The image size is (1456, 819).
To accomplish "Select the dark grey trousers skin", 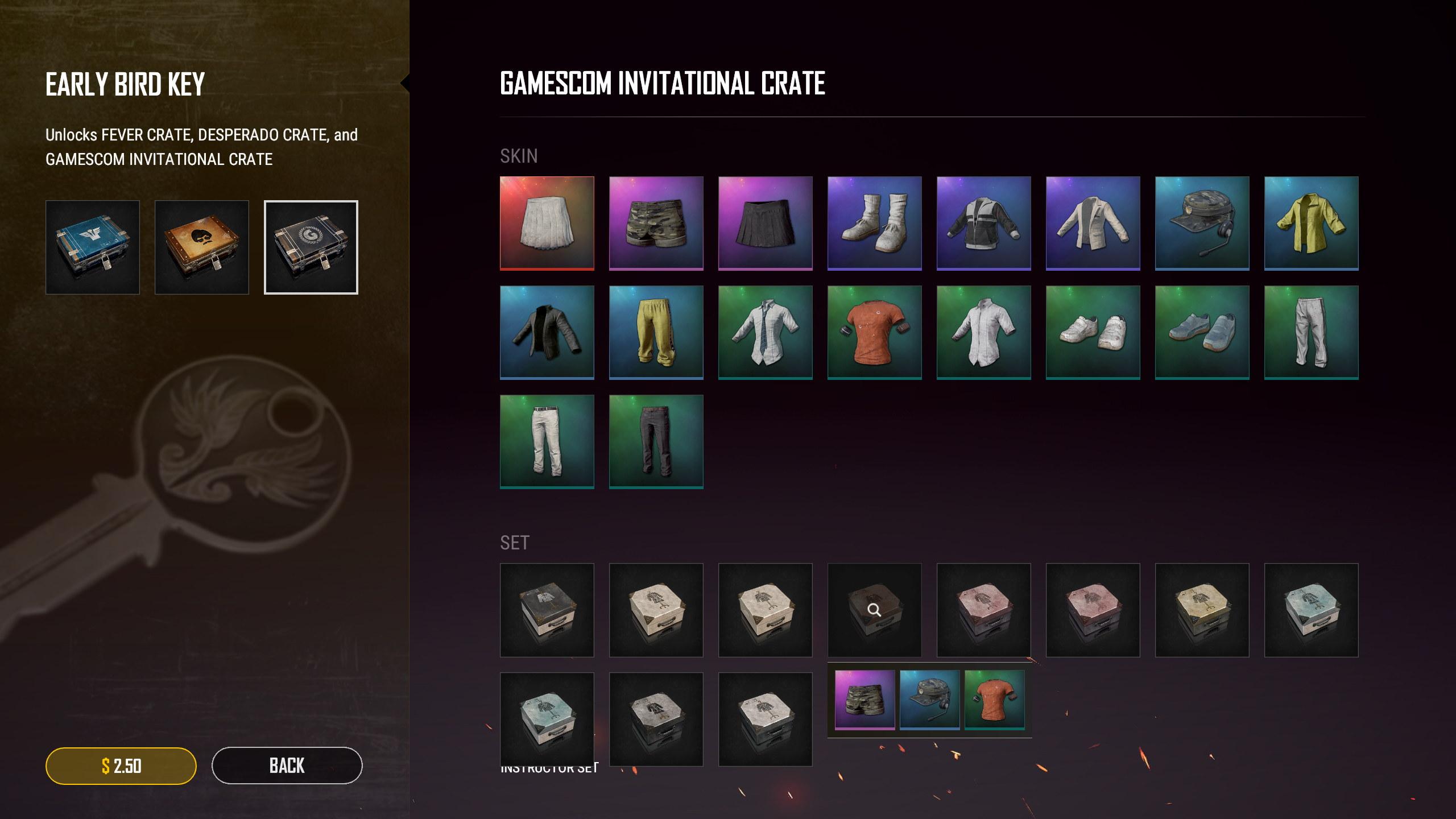I will coord(656,441).
